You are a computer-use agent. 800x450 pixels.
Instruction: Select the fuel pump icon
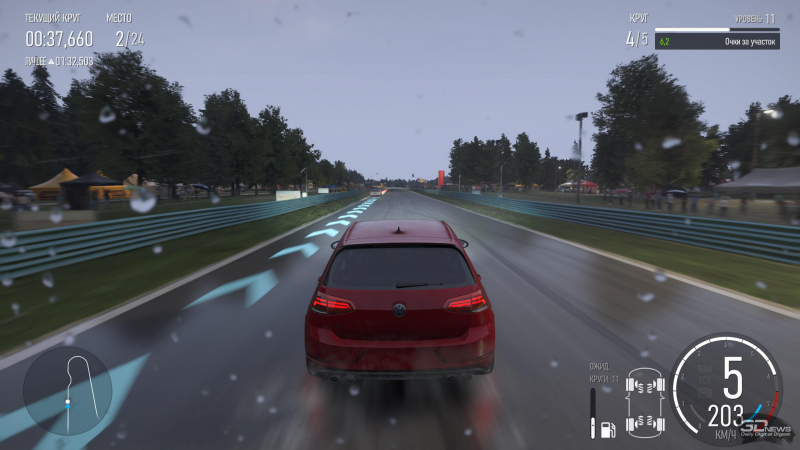click(x=606, y=429)
